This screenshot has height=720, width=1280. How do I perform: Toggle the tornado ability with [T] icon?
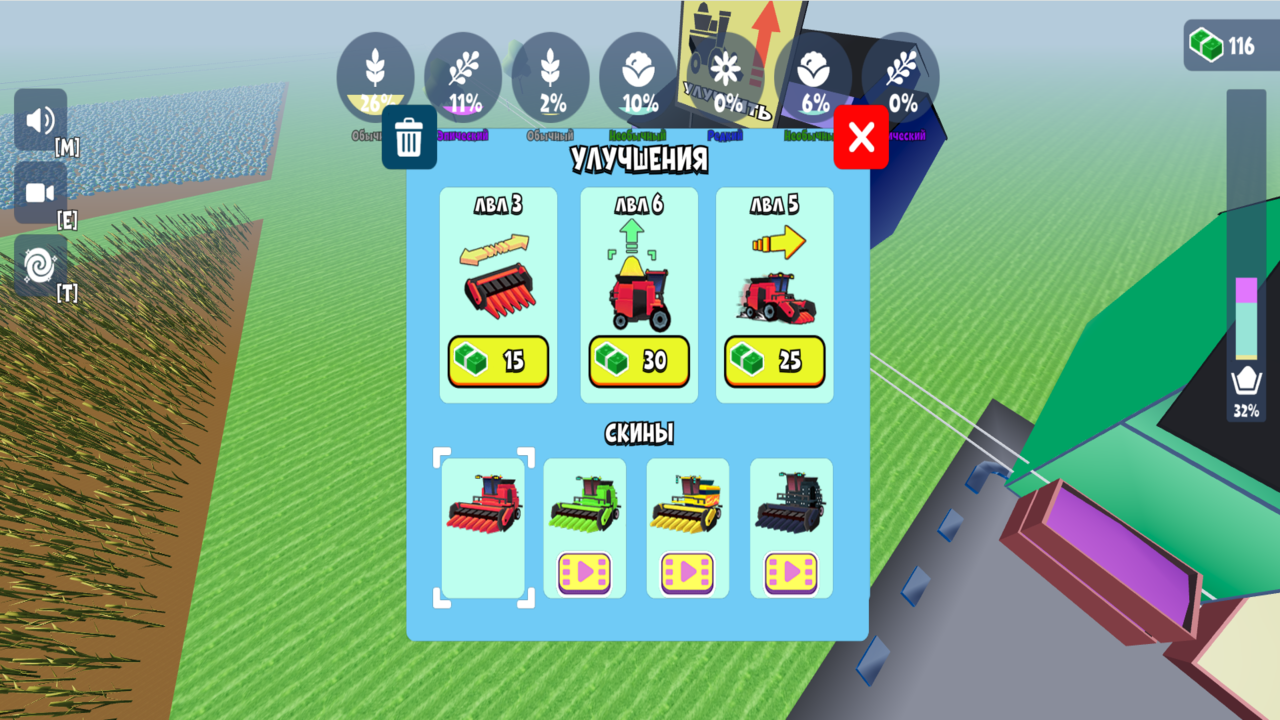39,265
